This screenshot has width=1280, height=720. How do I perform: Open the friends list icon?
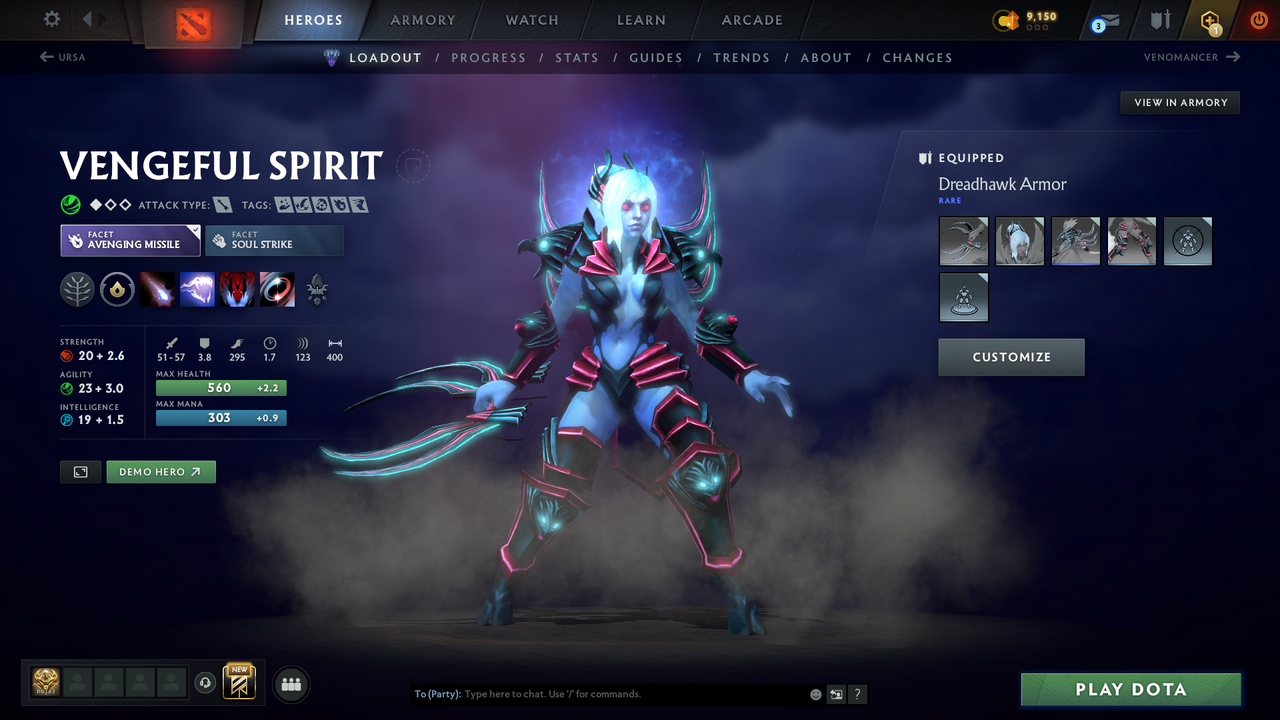289,683
